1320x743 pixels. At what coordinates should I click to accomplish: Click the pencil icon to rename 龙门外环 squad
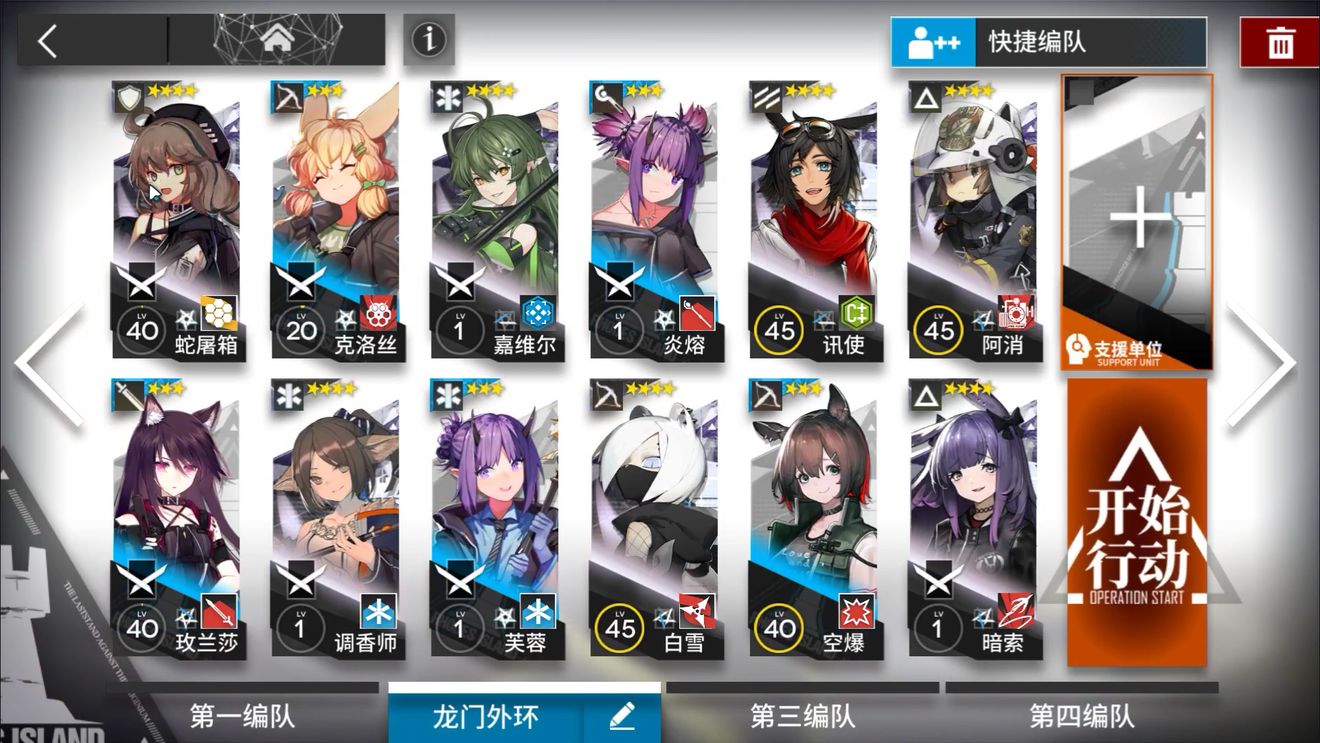click(621, 716)
